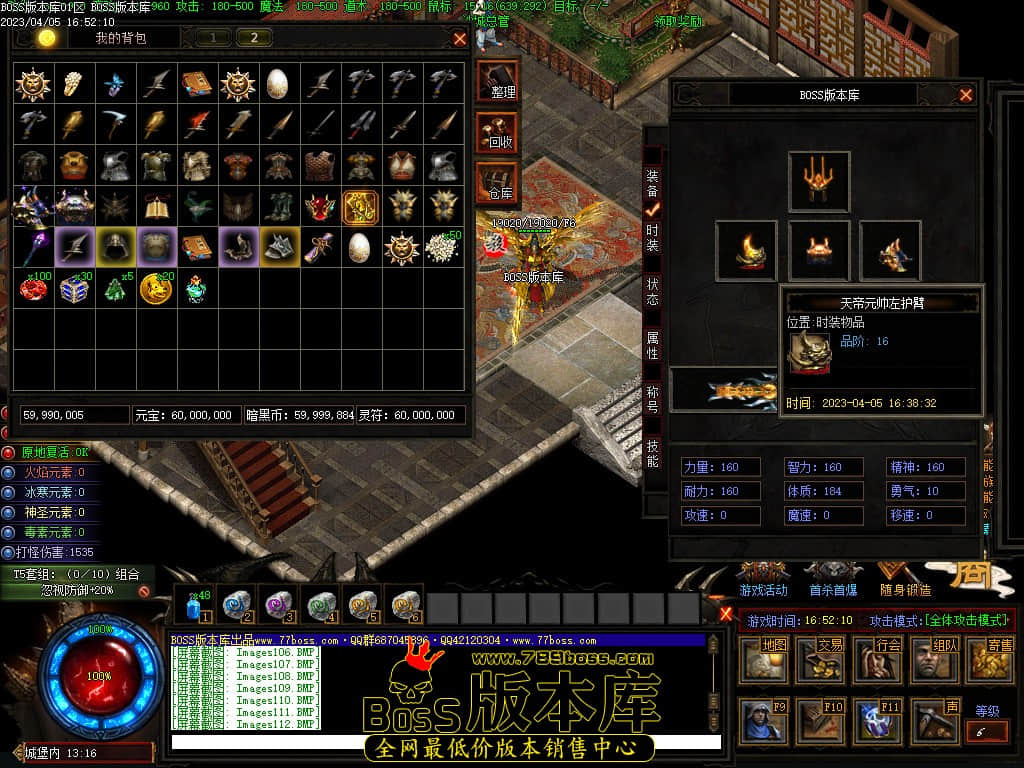
Task: Show the 属性 attributes tab
Action: pyautogui.click(x=652, y=346)
